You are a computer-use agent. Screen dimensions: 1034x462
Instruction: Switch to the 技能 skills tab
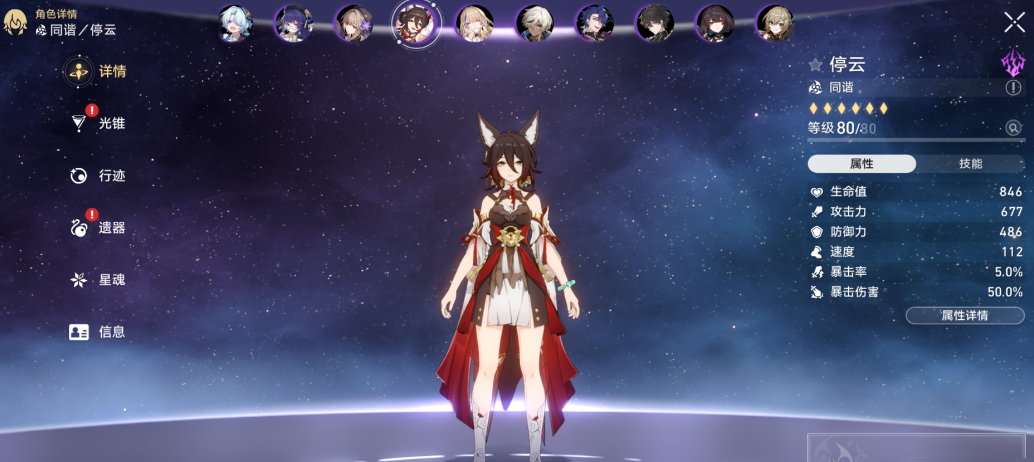[x=970, y=164]
